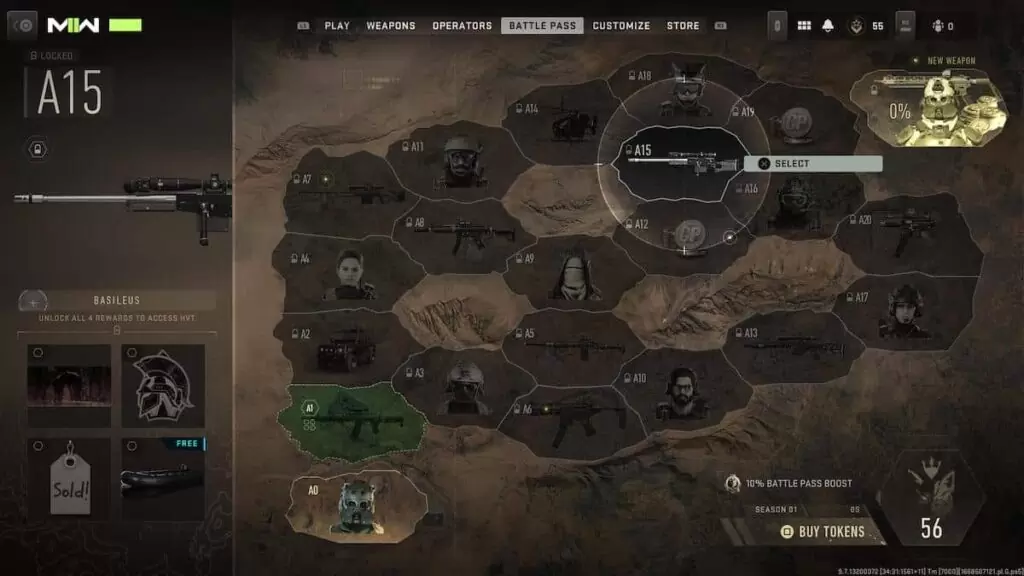Open the New Weapon gold skull tile
Screen dimensions: 1024x576
pyautogui.click(x=930, y=109)
